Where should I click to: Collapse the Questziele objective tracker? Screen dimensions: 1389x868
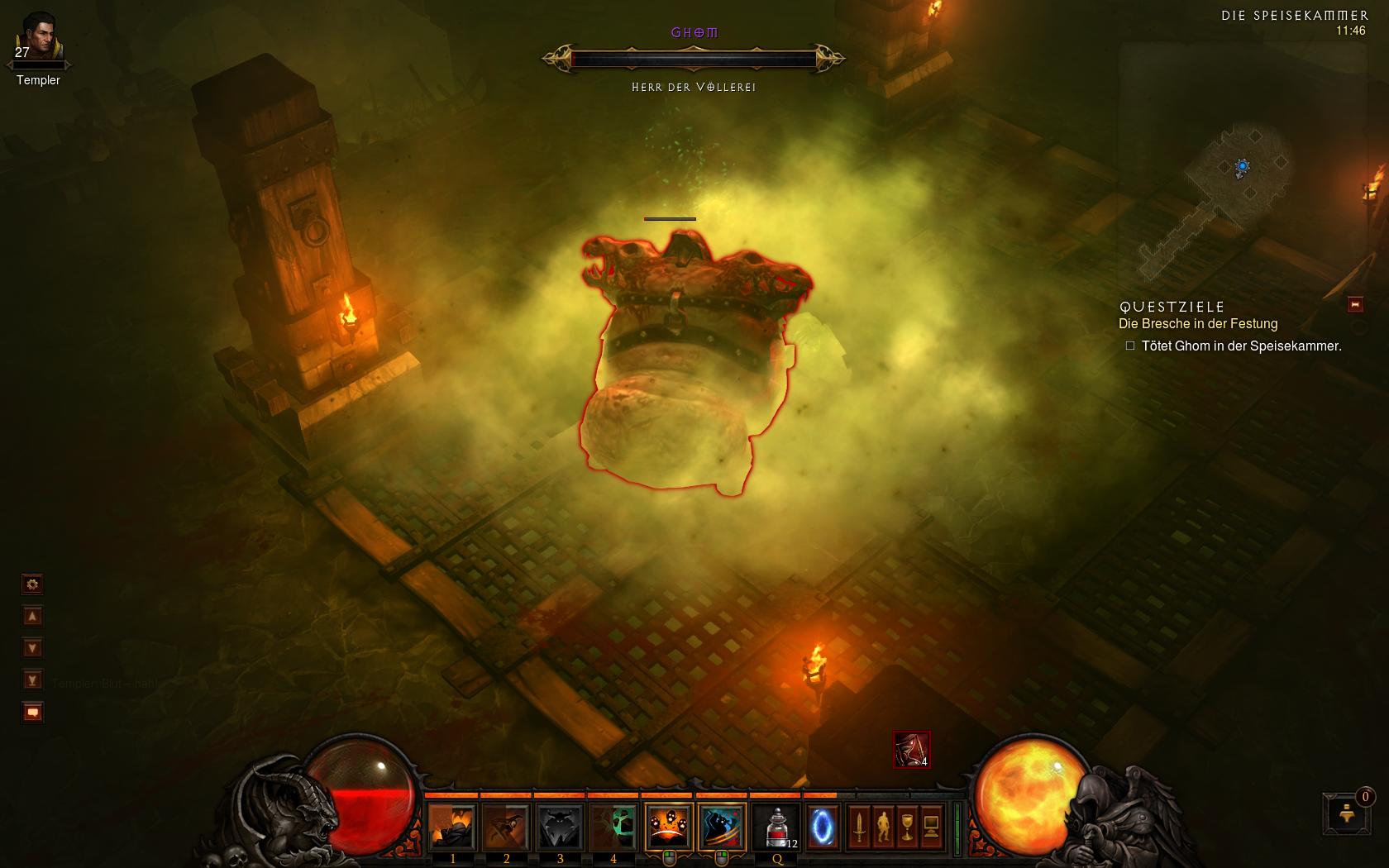click(1355, 304)
